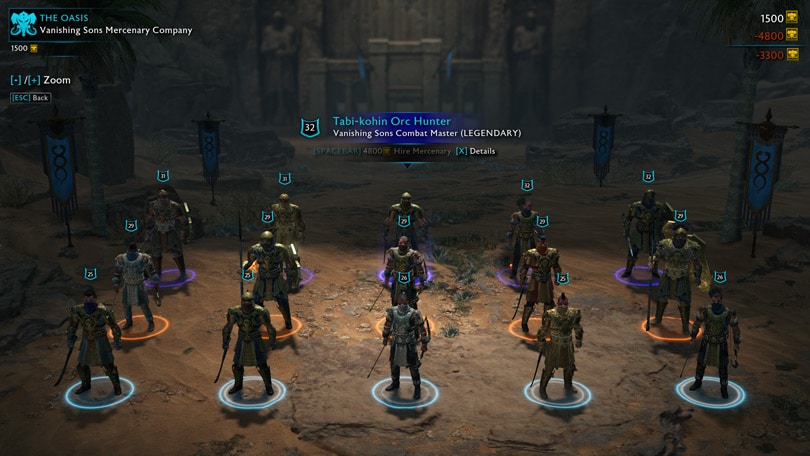The width and height of the screenshot is (810, 456).
Task: Go Back from the mercenary company screen
Action: (x=30, y=98)
